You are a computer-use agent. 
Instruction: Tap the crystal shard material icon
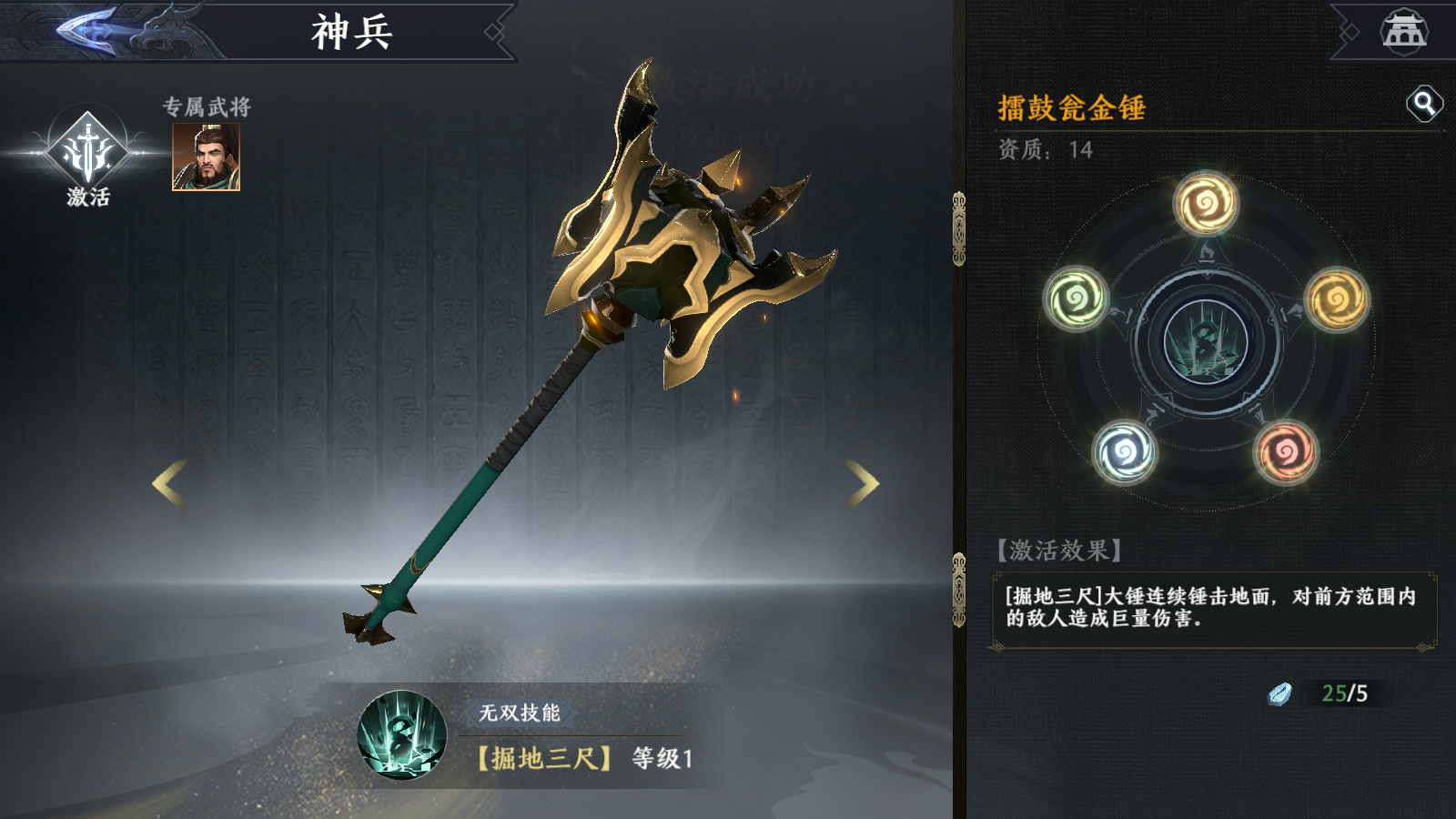coord(1280,694)
